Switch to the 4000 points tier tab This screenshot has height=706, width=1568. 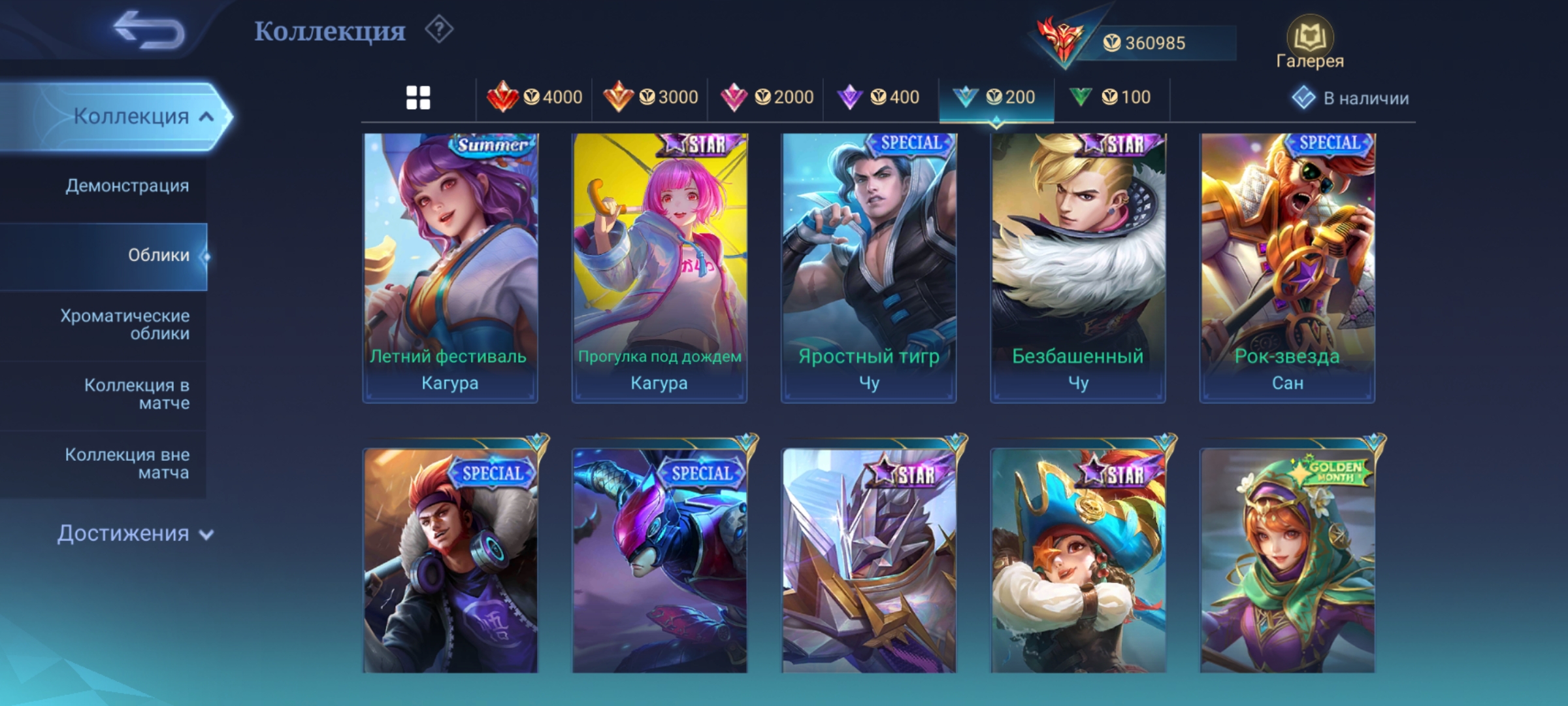pos(534,98)
